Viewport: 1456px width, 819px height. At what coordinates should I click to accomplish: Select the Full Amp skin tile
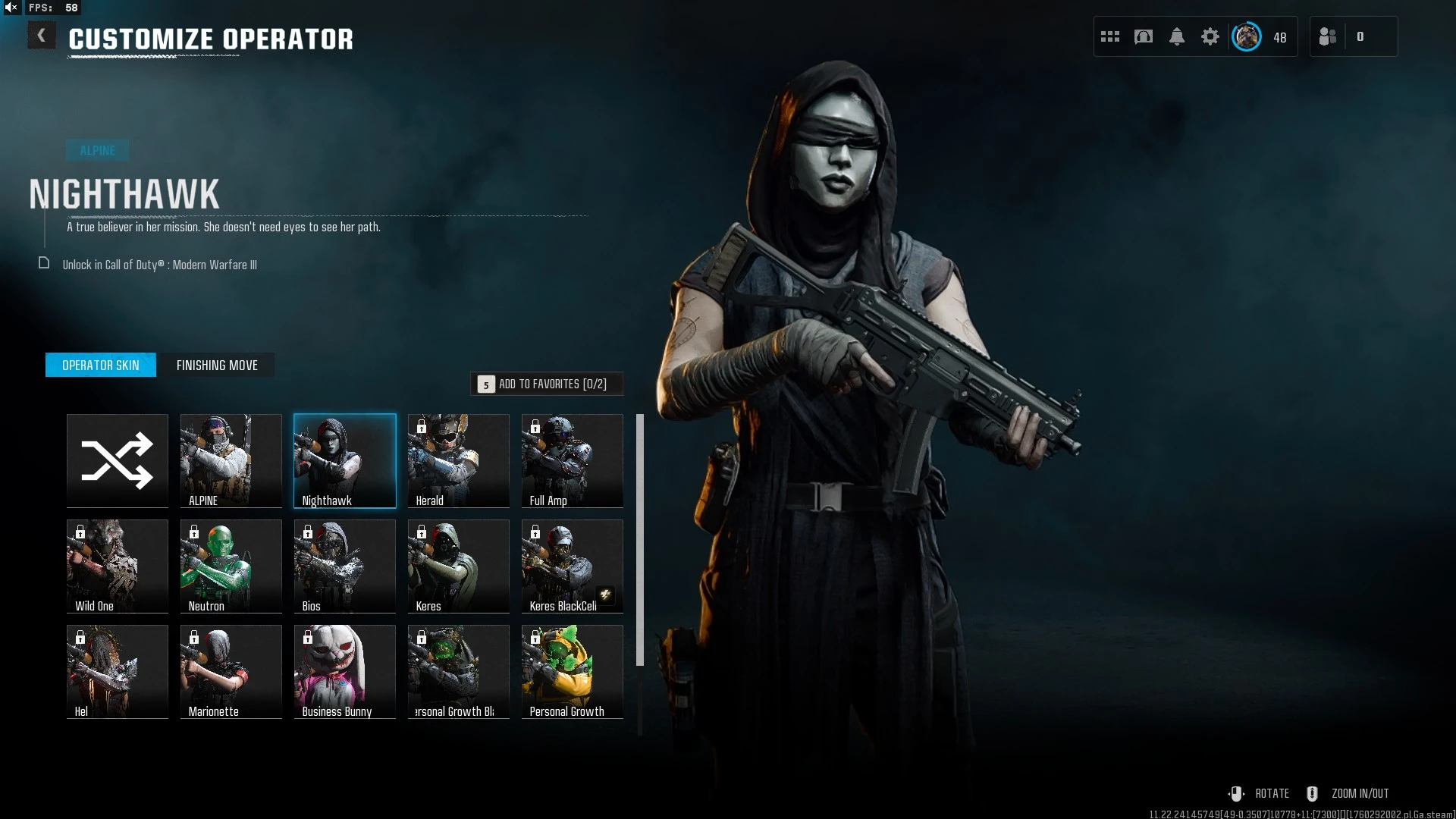pos(573,460)
